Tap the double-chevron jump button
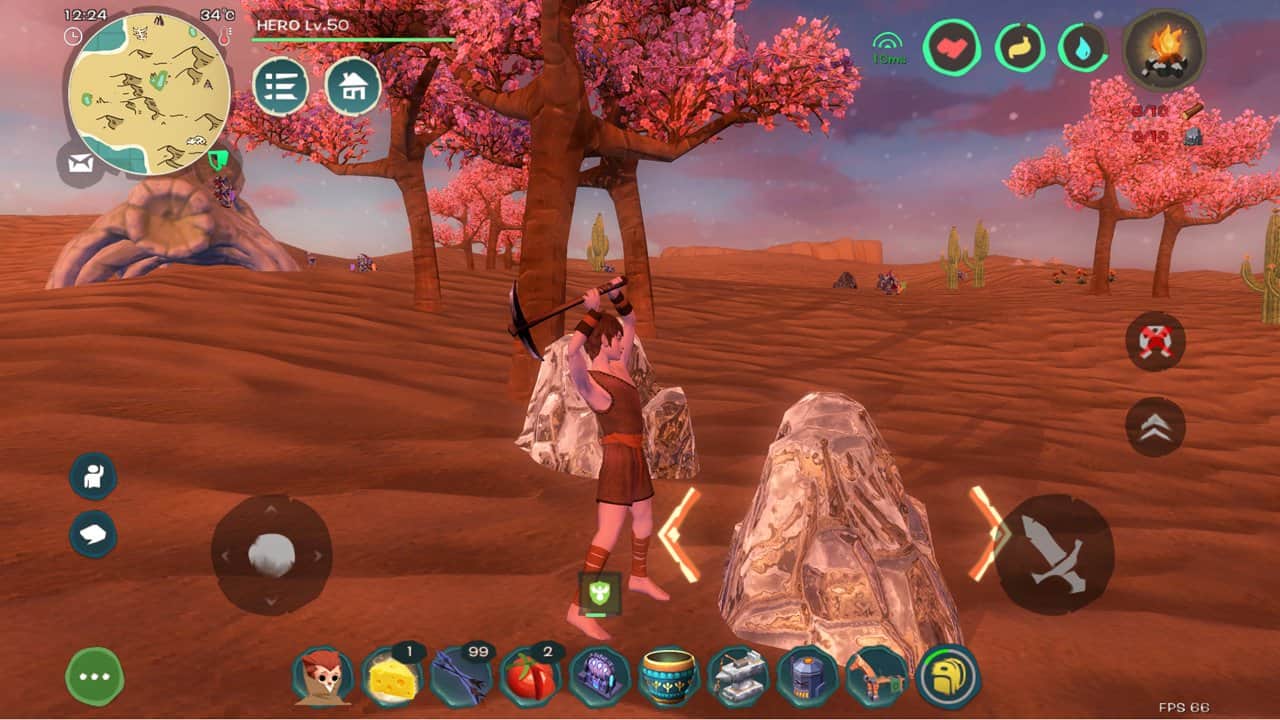This screenshot has height=720, width=1280. pos(1155,427)
